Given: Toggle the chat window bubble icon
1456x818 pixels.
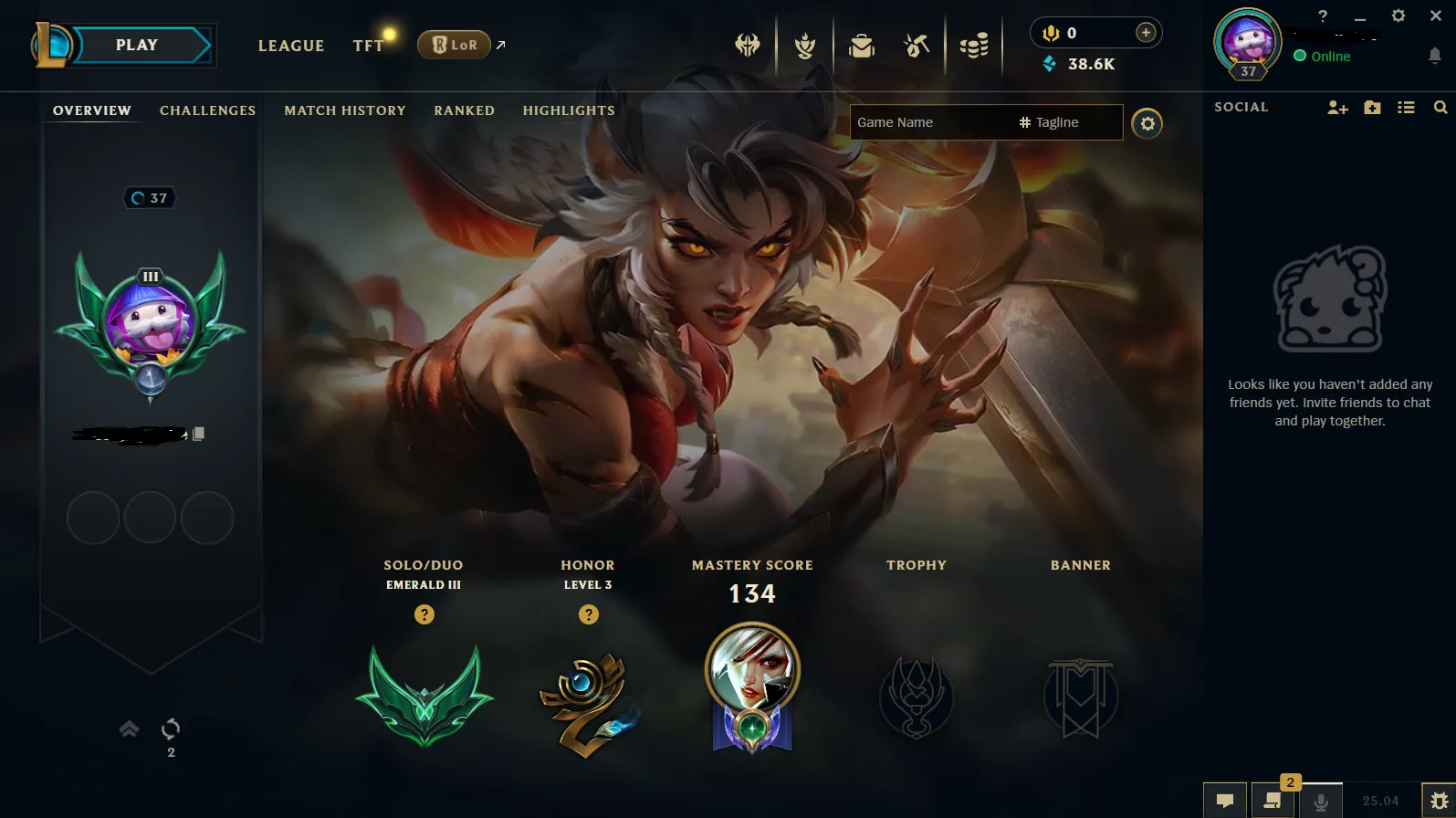Looking at the screenshot, I should coord(1225,801).
